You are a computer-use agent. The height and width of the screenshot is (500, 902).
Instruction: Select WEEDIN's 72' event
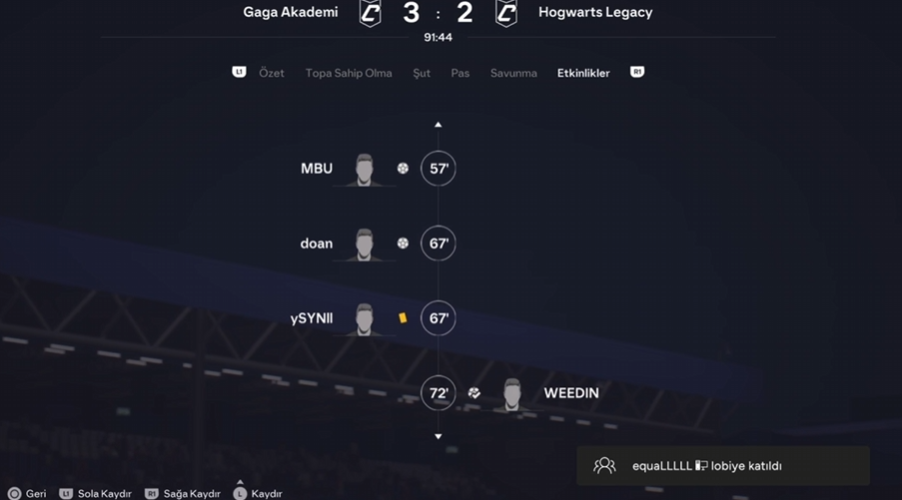[x=438, y=394]
